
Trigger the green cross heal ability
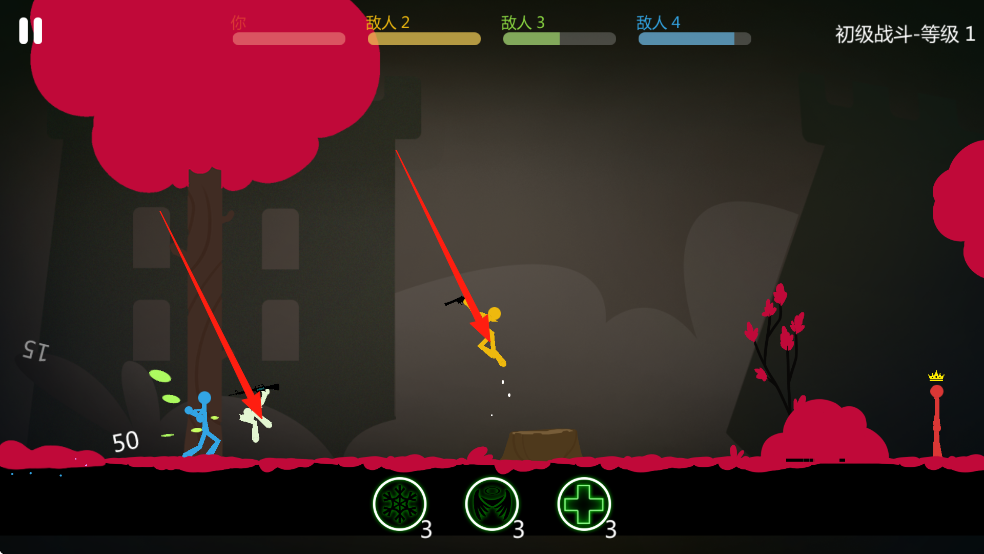(583, 504)
